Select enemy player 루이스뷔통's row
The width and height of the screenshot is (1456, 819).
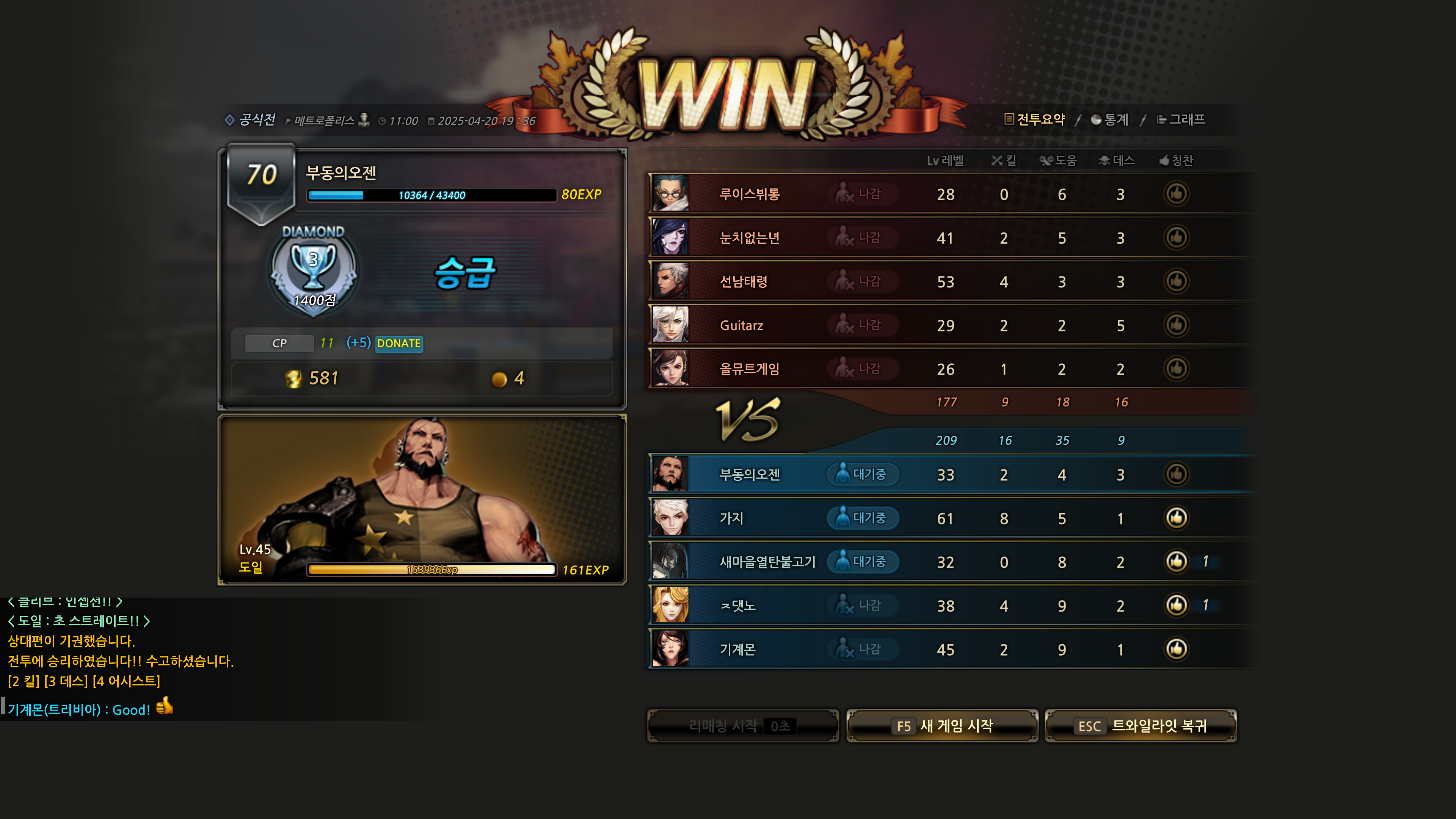750,194
